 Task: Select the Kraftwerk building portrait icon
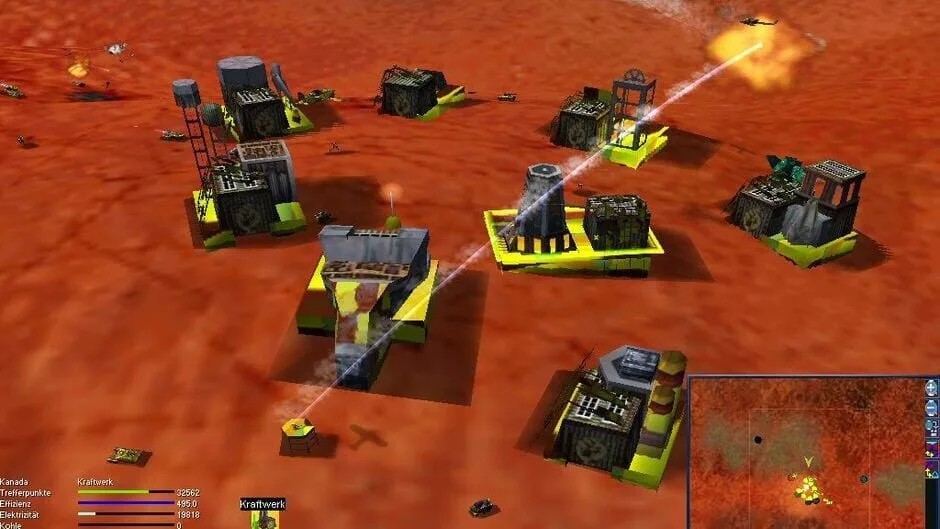click(x=263, y=520)
